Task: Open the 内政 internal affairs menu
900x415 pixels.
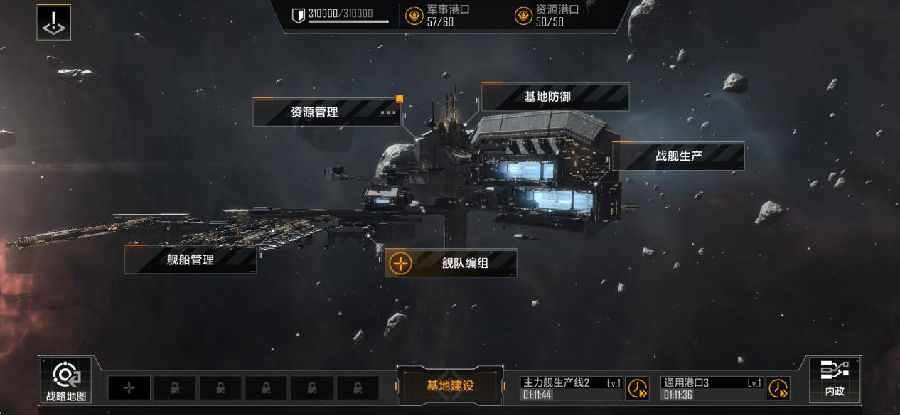Action: click(833, 381)
